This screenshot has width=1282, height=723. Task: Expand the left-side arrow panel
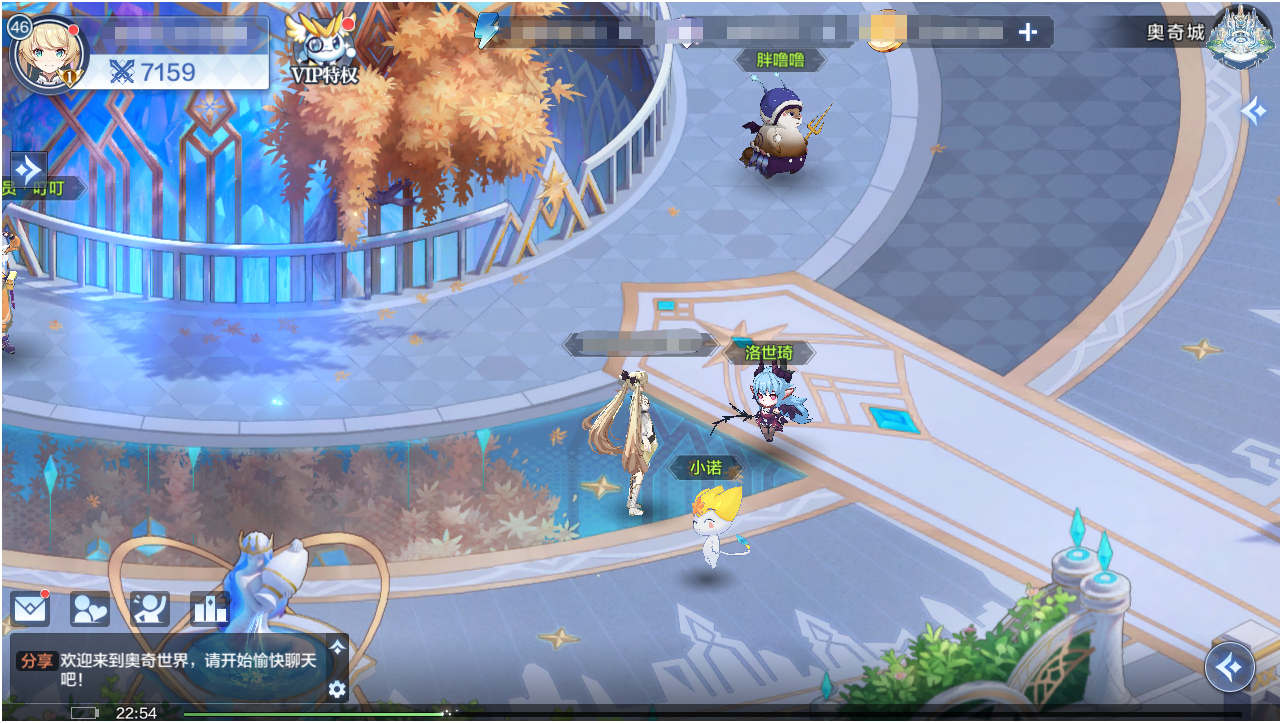pos(27,170)
